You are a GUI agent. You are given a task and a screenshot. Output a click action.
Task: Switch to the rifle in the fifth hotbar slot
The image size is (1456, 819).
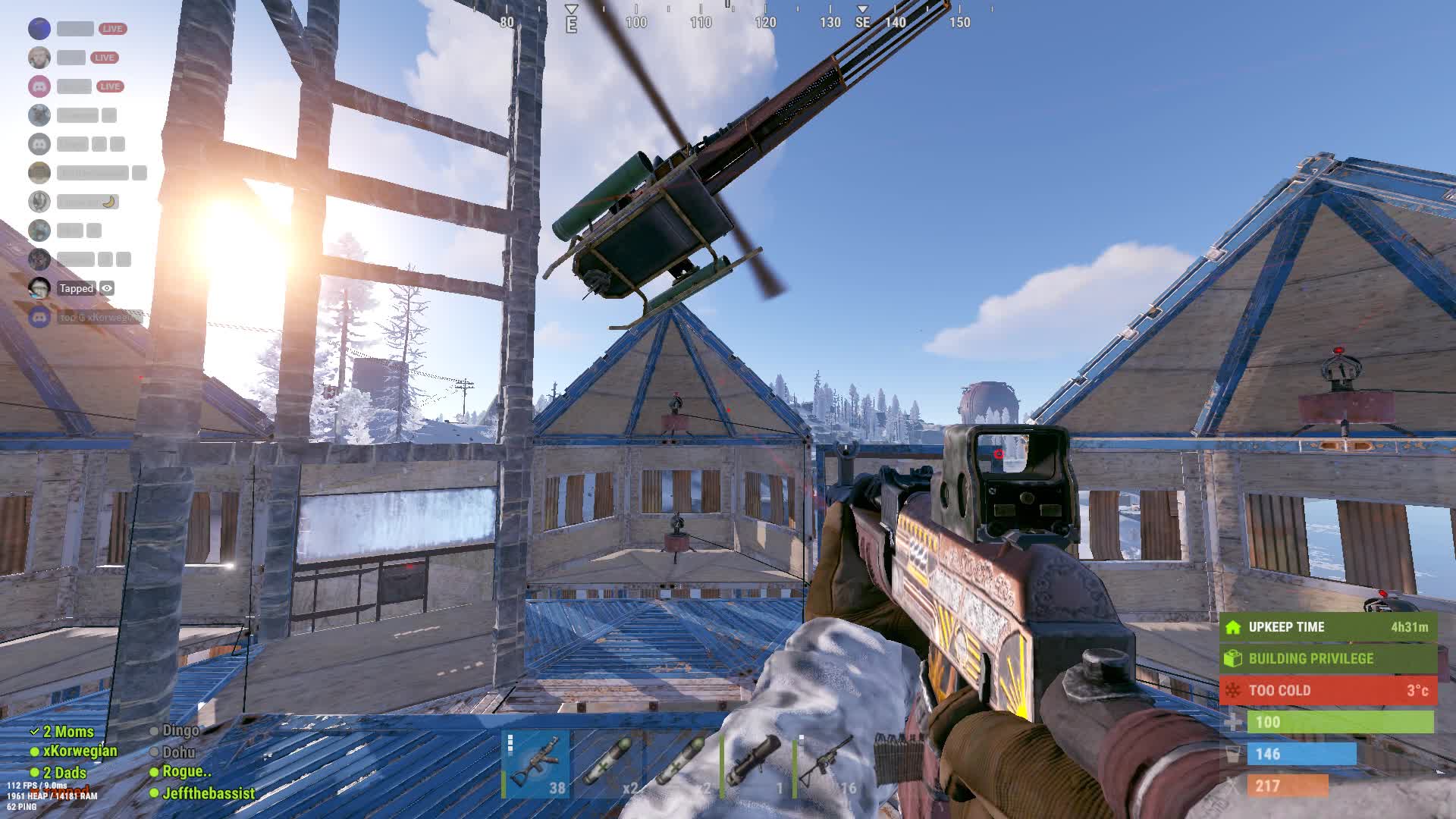pos(827,764)
